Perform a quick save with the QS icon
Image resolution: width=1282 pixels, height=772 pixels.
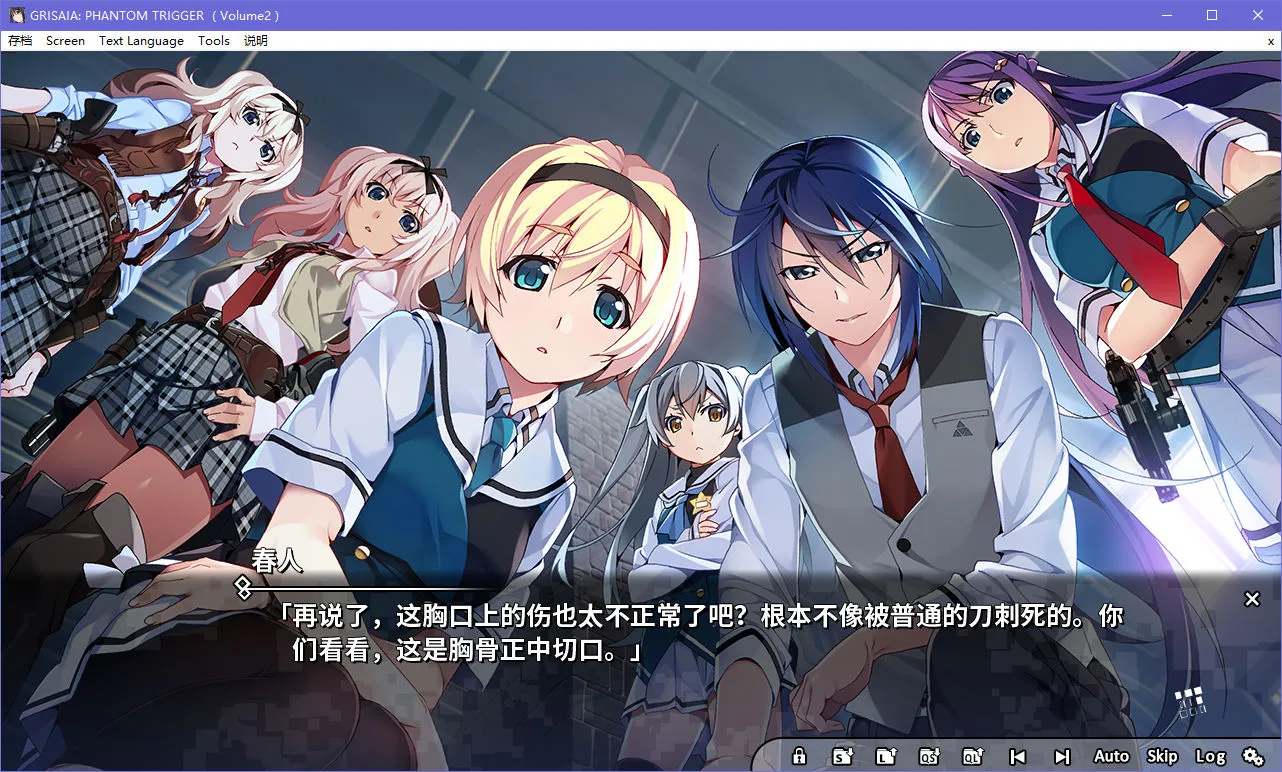[931, 756]
